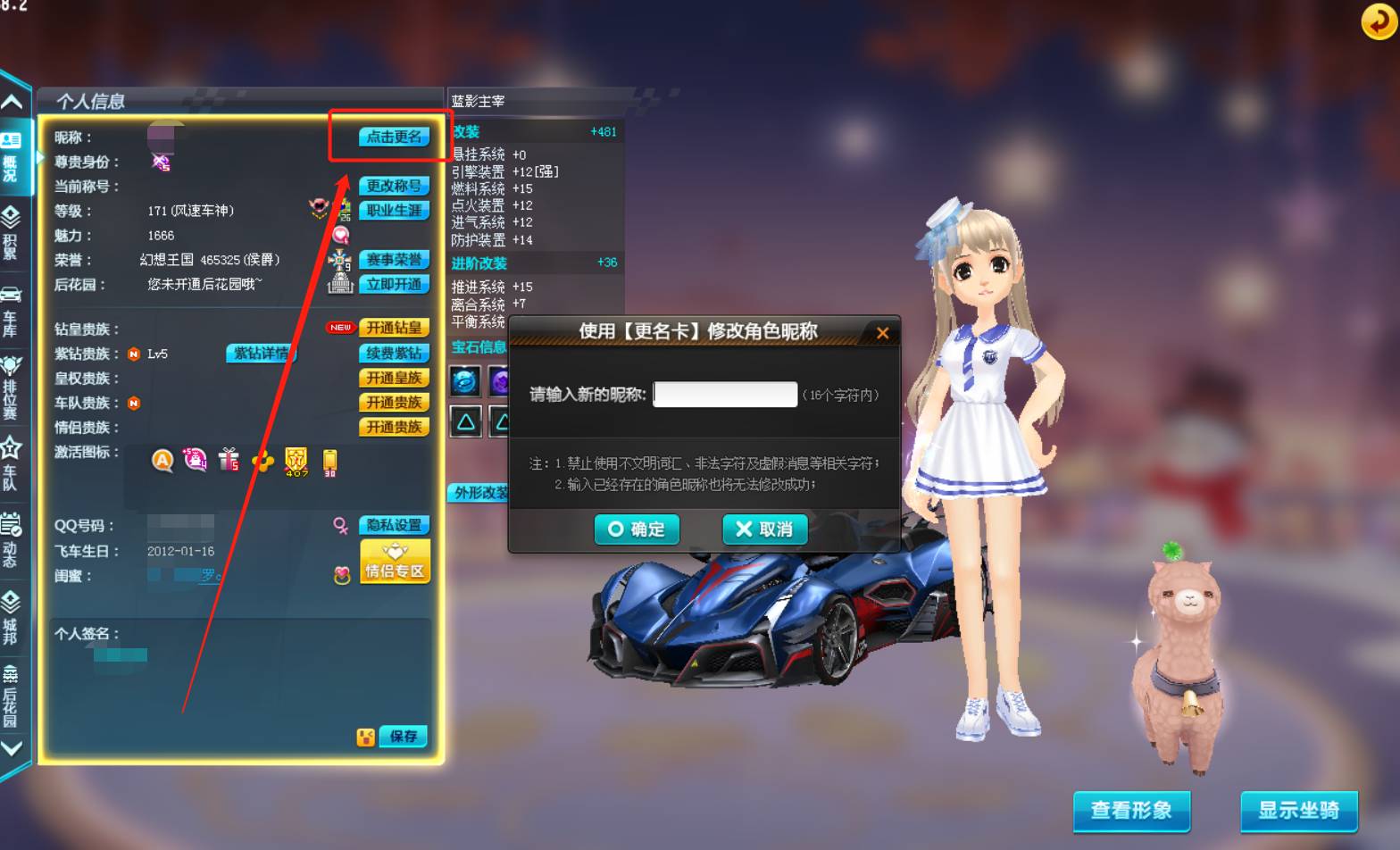
Task: Click the 动态 news sidebar icon
Action: [x=13, y=532]
